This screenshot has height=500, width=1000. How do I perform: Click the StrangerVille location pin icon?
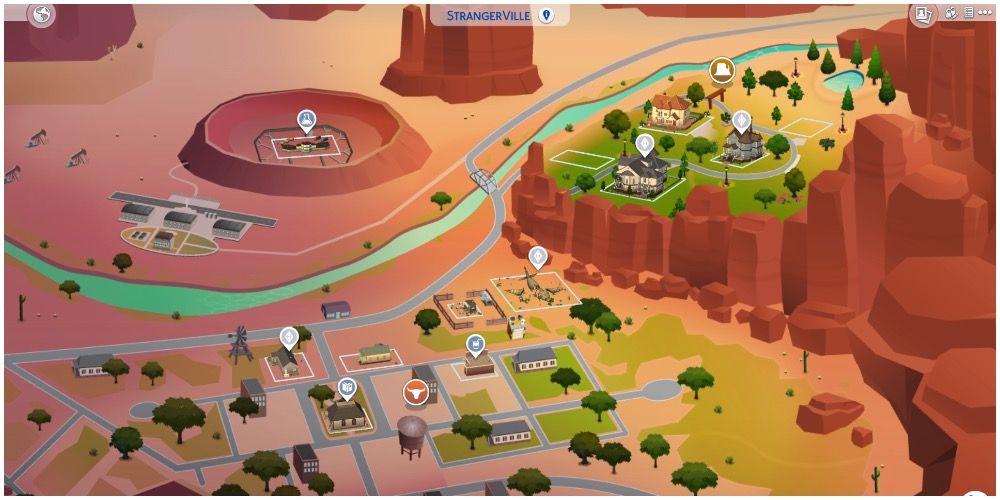pyautogui.click(x=546, y=15)
